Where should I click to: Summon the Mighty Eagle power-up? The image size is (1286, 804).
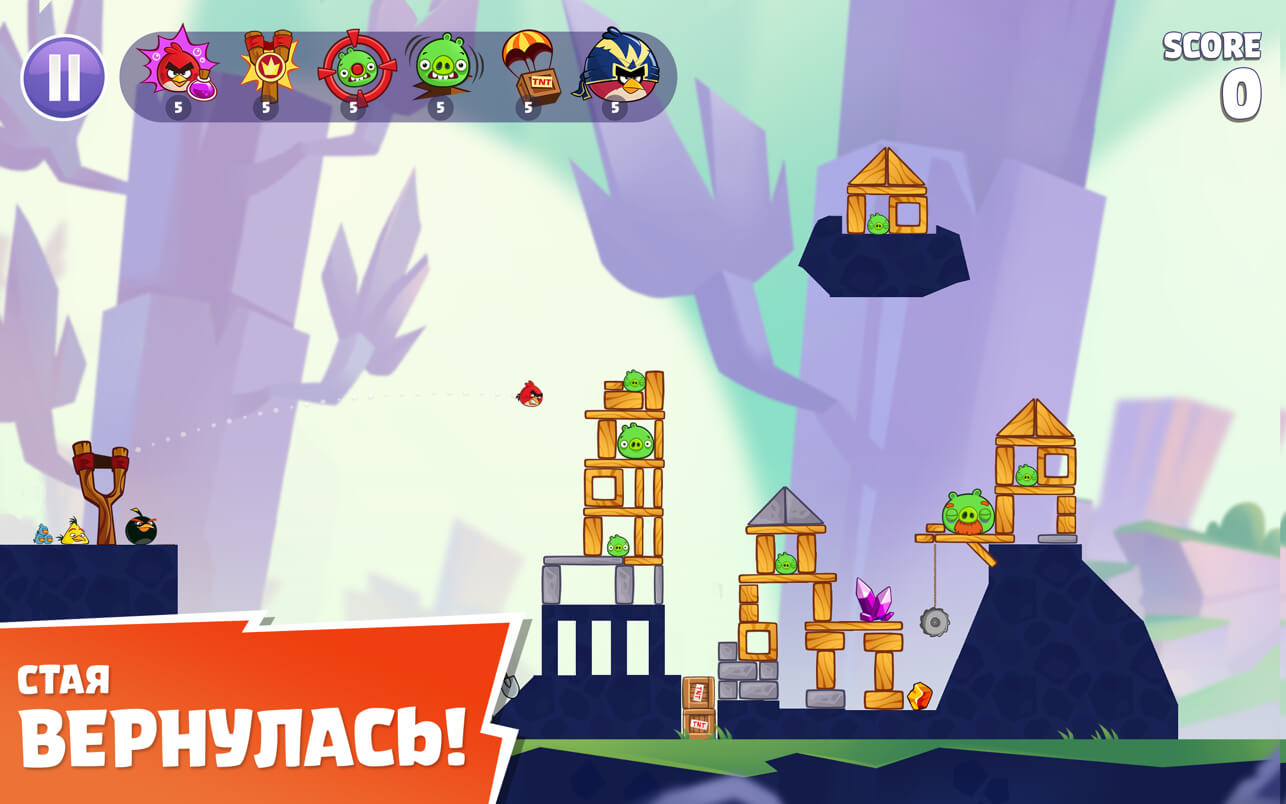(x=614, y=70)
